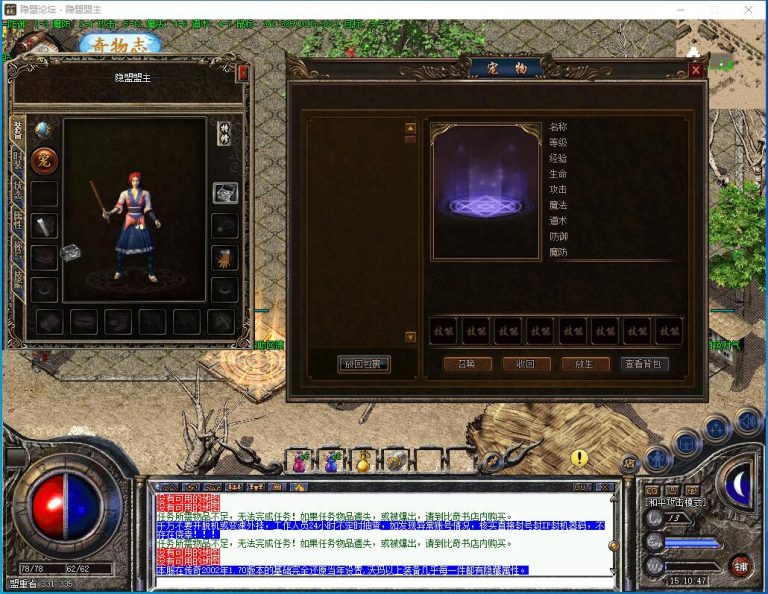Select the equipped glove slot
Image resolution: width=768 pixels, height=594 pixels.
click(x=225, y=258)
